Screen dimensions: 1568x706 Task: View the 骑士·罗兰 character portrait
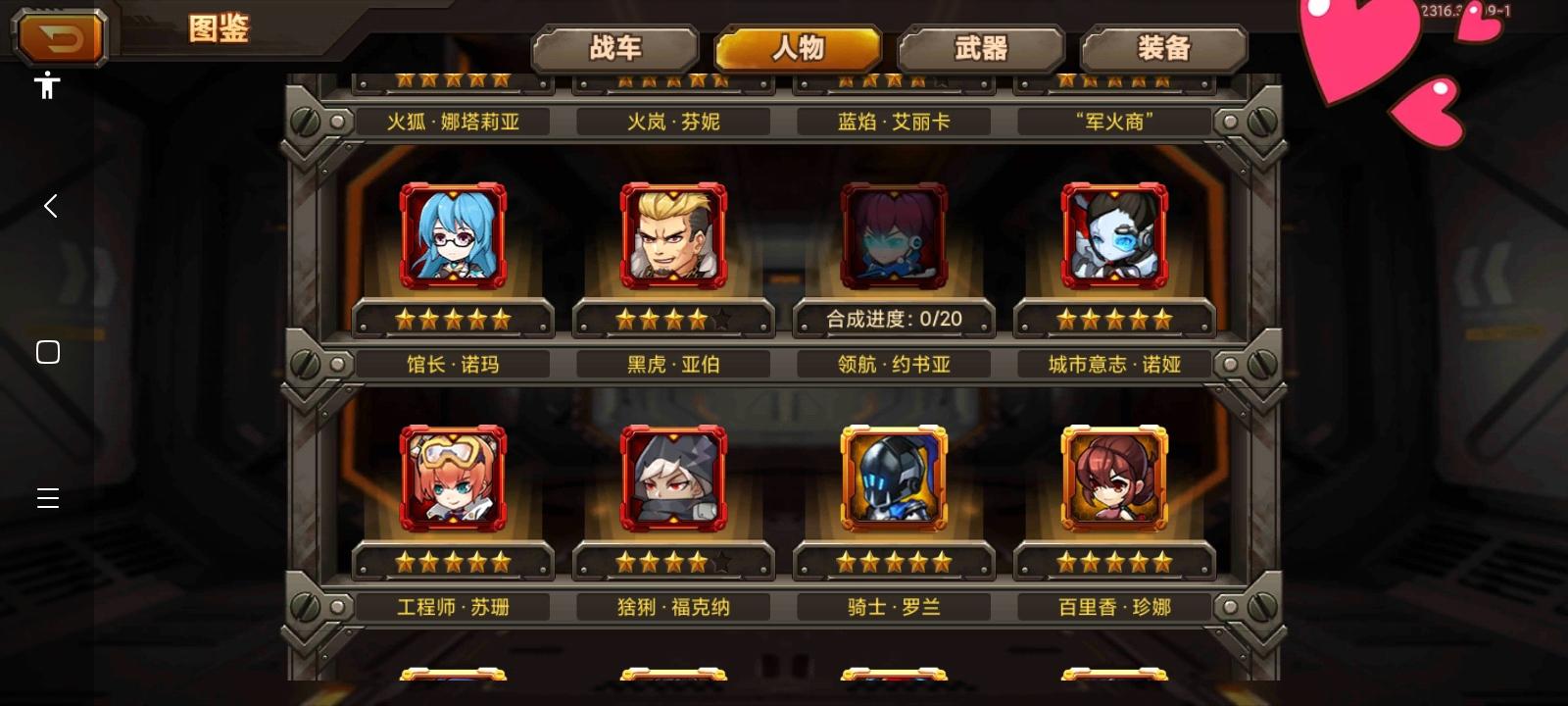click(x=894, y=479)
